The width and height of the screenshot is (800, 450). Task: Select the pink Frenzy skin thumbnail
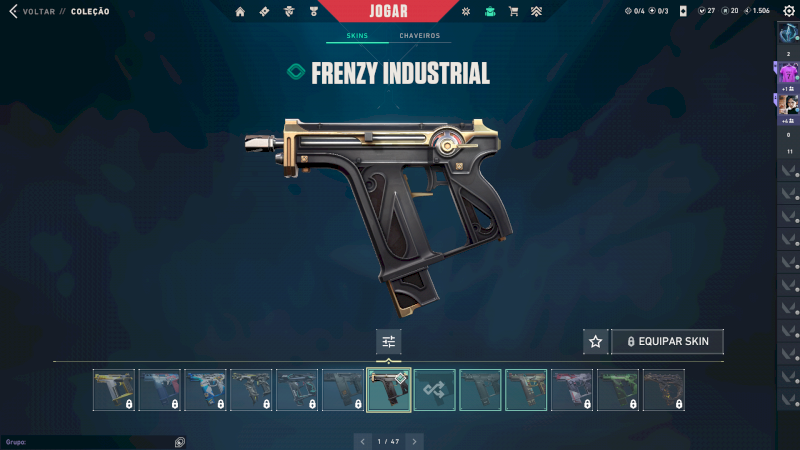tap(573, 390)
